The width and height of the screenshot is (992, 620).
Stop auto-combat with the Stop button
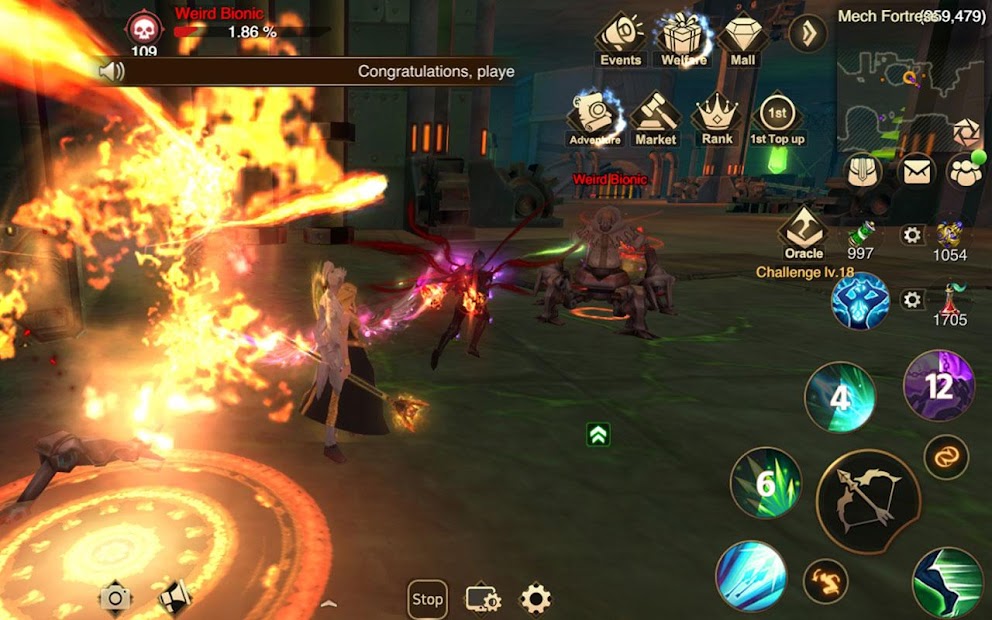[x=427, y=599]
